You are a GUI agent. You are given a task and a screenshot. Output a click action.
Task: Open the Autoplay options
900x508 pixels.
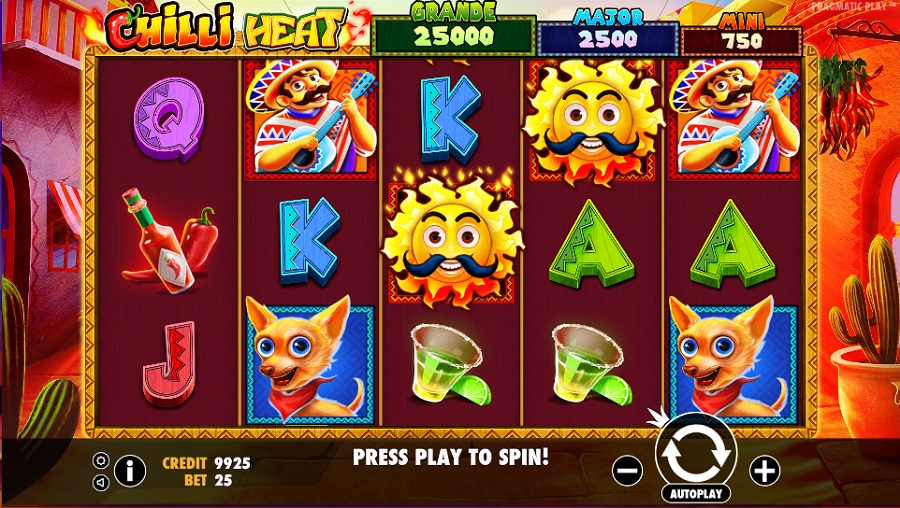[x=695, y=494]
